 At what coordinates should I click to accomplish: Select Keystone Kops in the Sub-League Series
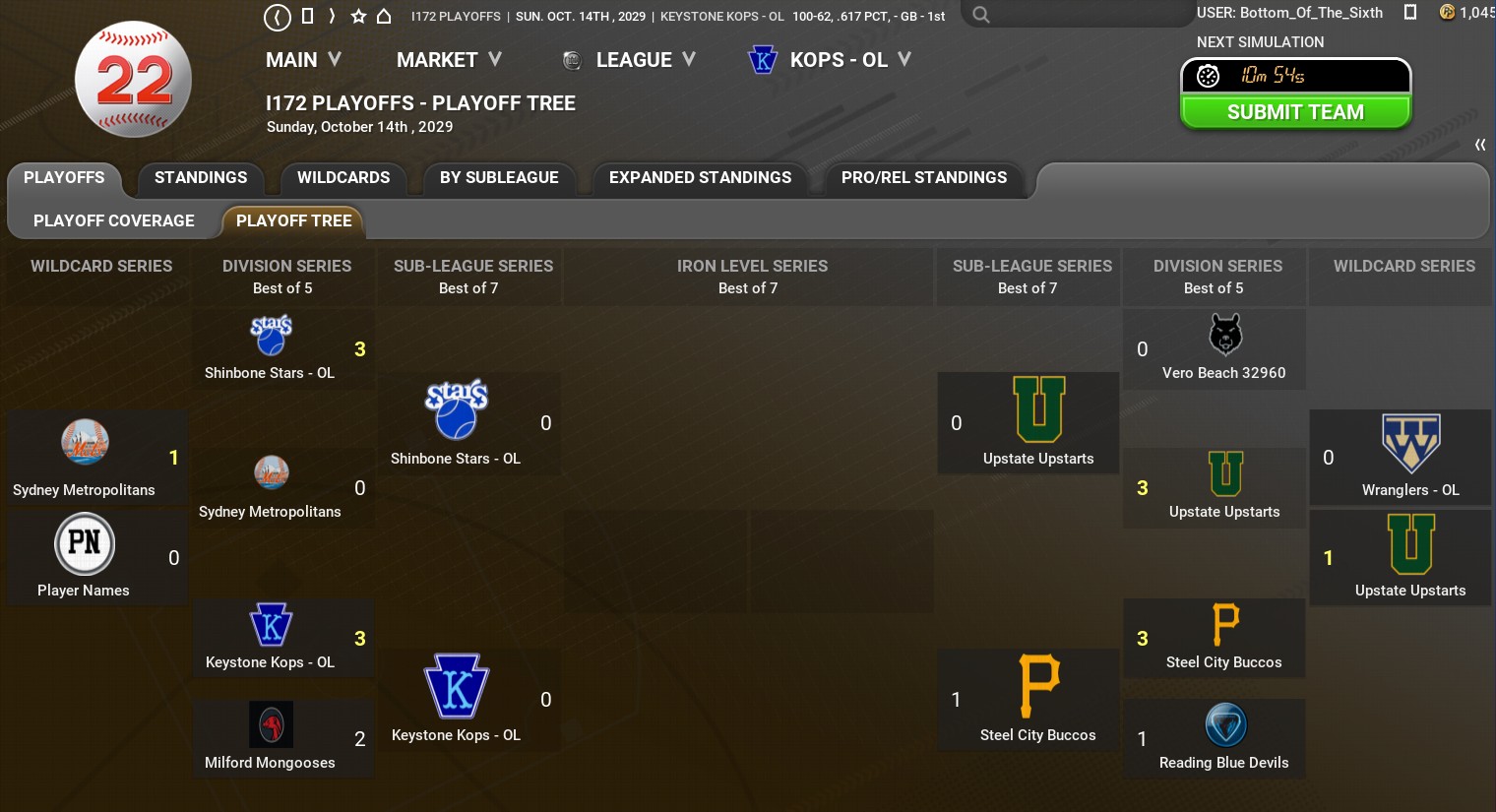click(457, 700)
